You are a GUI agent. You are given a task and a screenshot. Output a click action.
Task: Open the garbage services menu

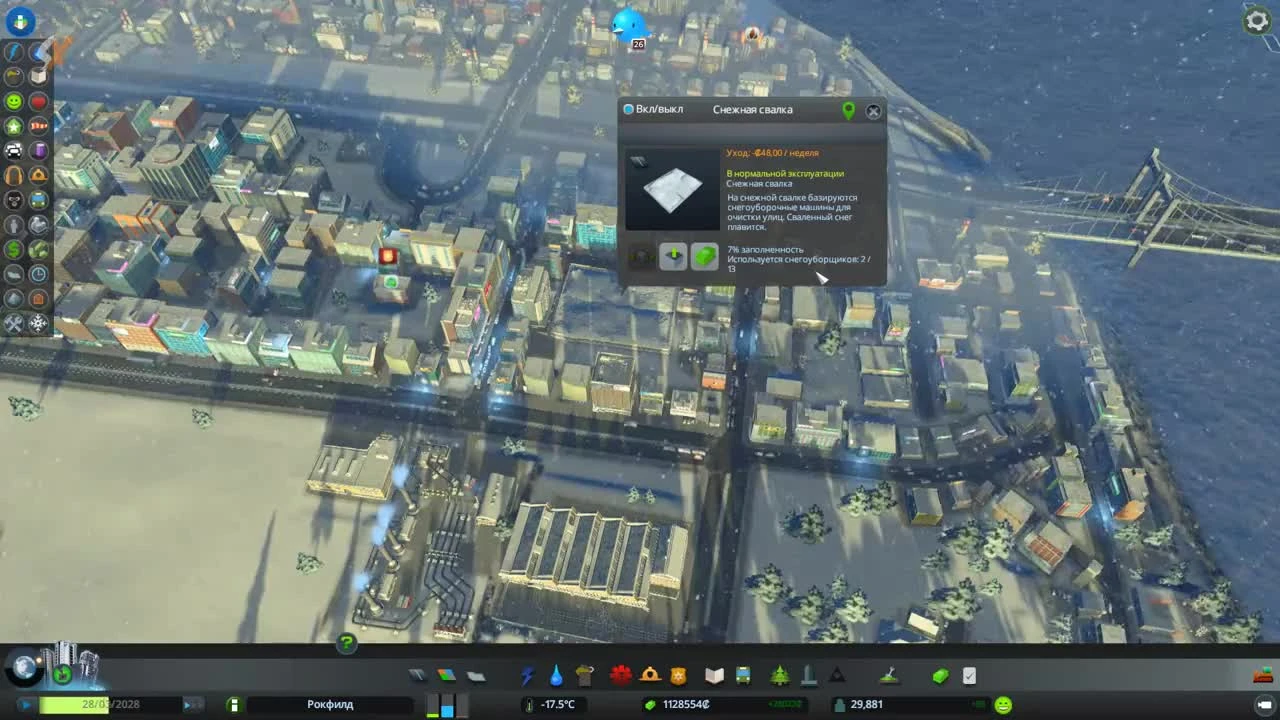tap(585, 675)
